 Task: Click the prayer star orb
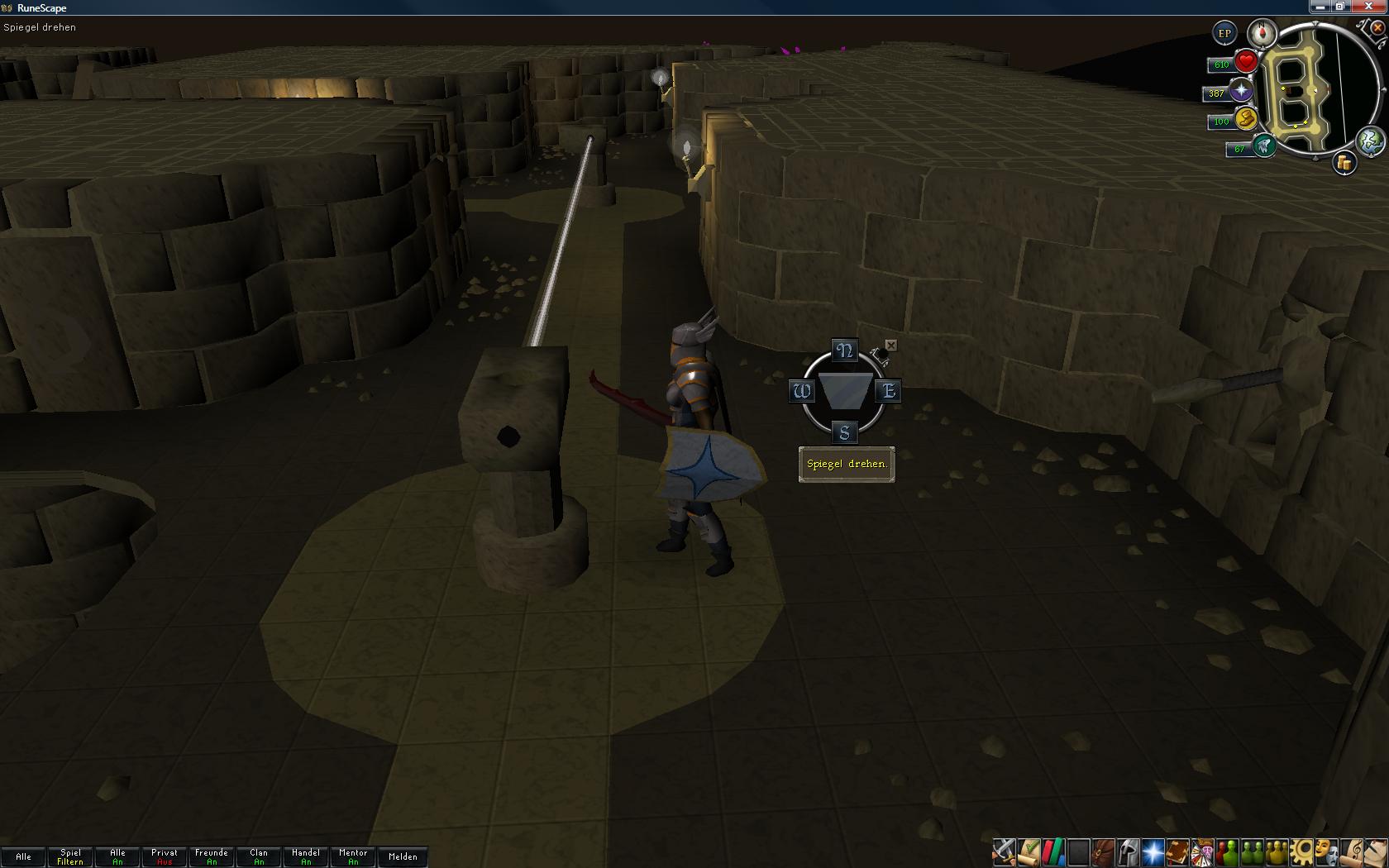pos(1241,92)
